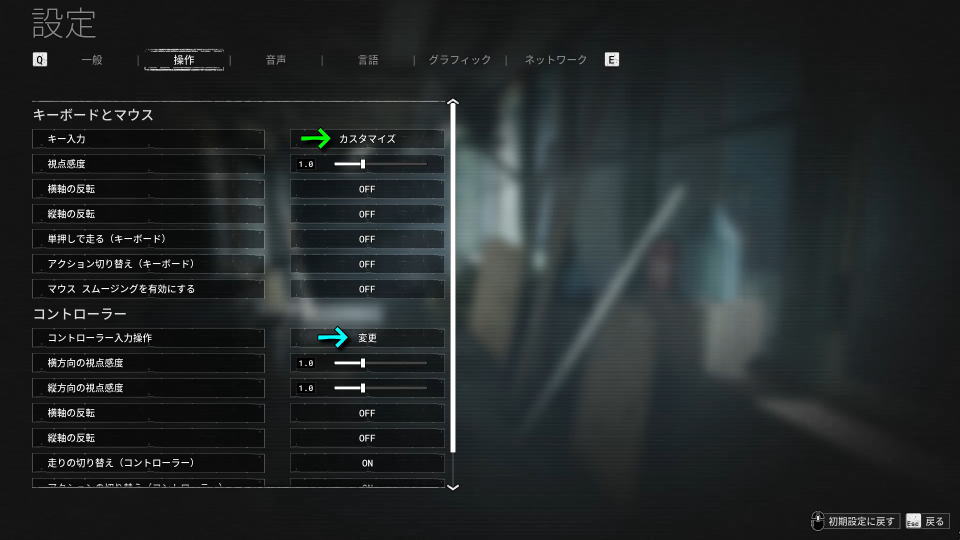Go back with the 戻る button
960x540 pixels.
coord(926,521)
